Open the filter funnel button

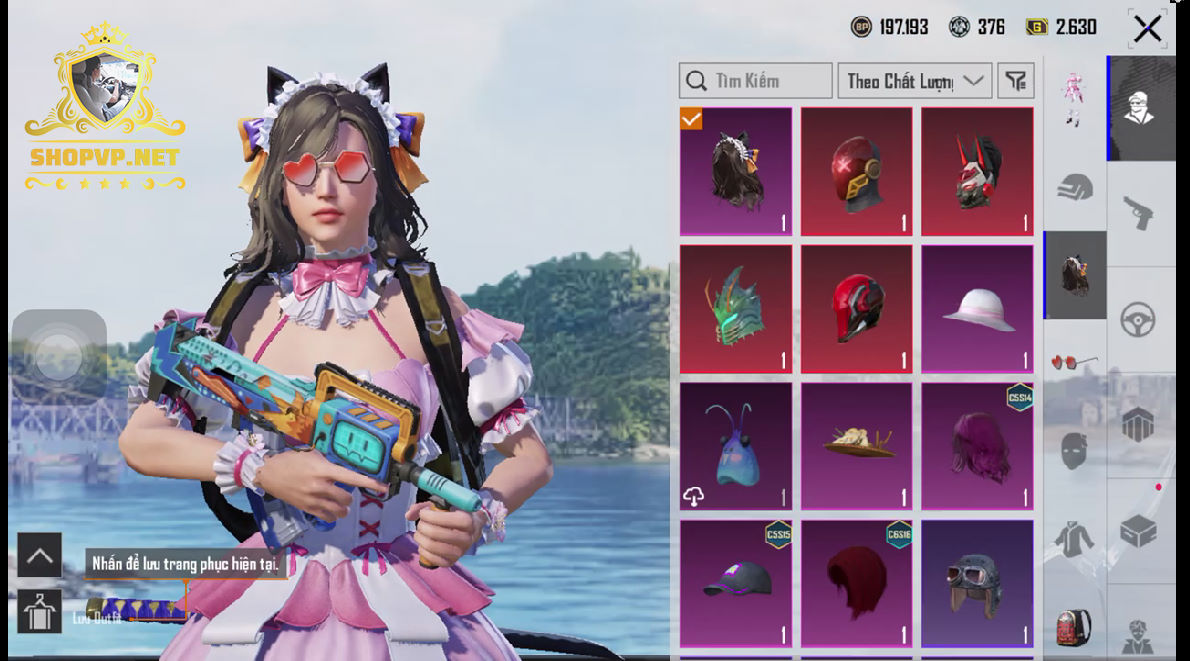pyautogui.click(x=1016, y=81)
